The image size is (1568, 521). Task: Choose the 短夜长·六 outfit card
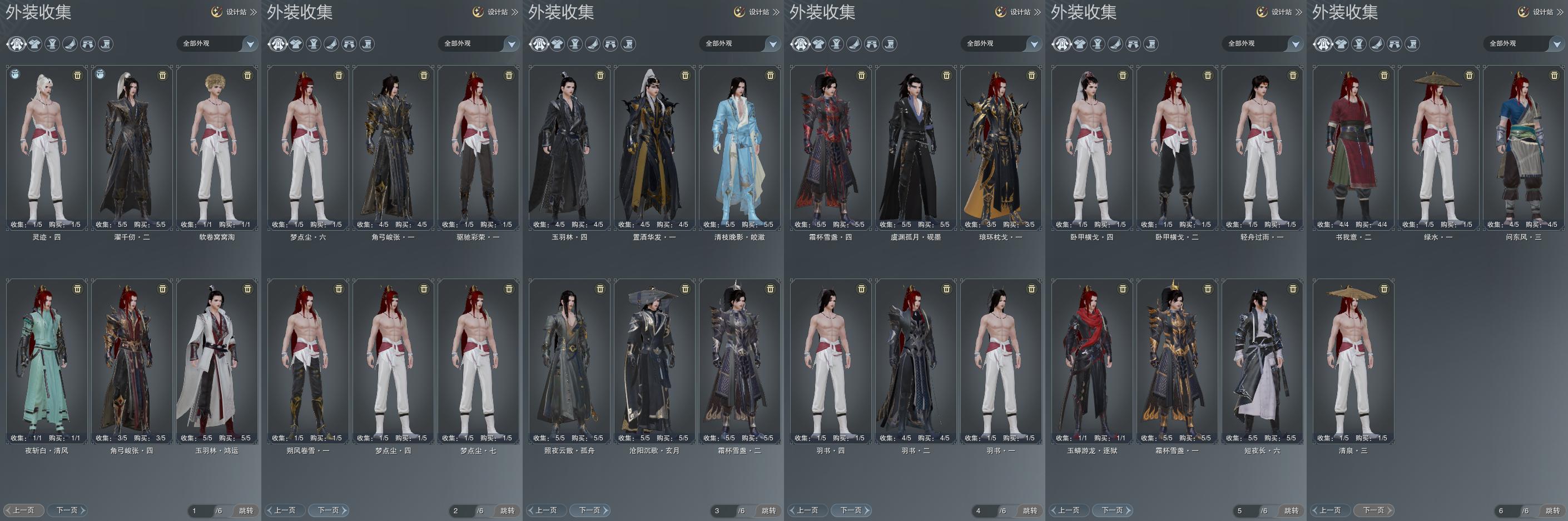[x=1262, y=360]
